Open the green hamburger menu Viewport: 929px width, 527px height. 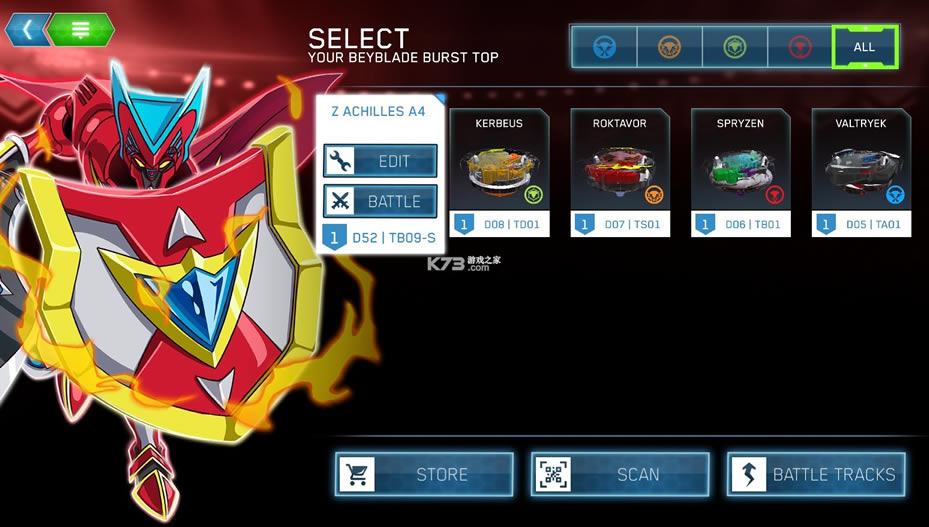[81, 29]
